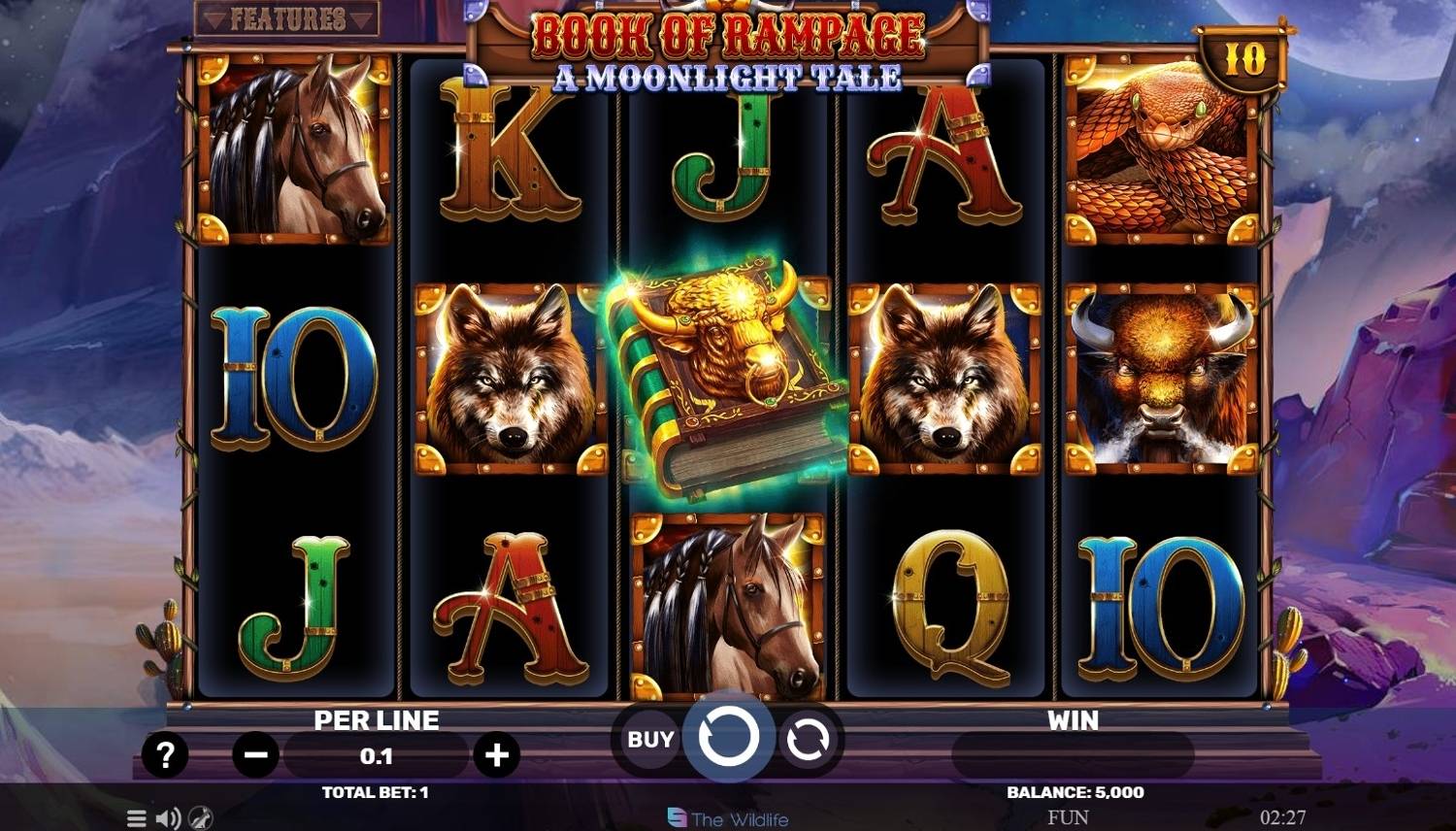
Task: Spin the reels with the main spin button
Action: point(728,740)
